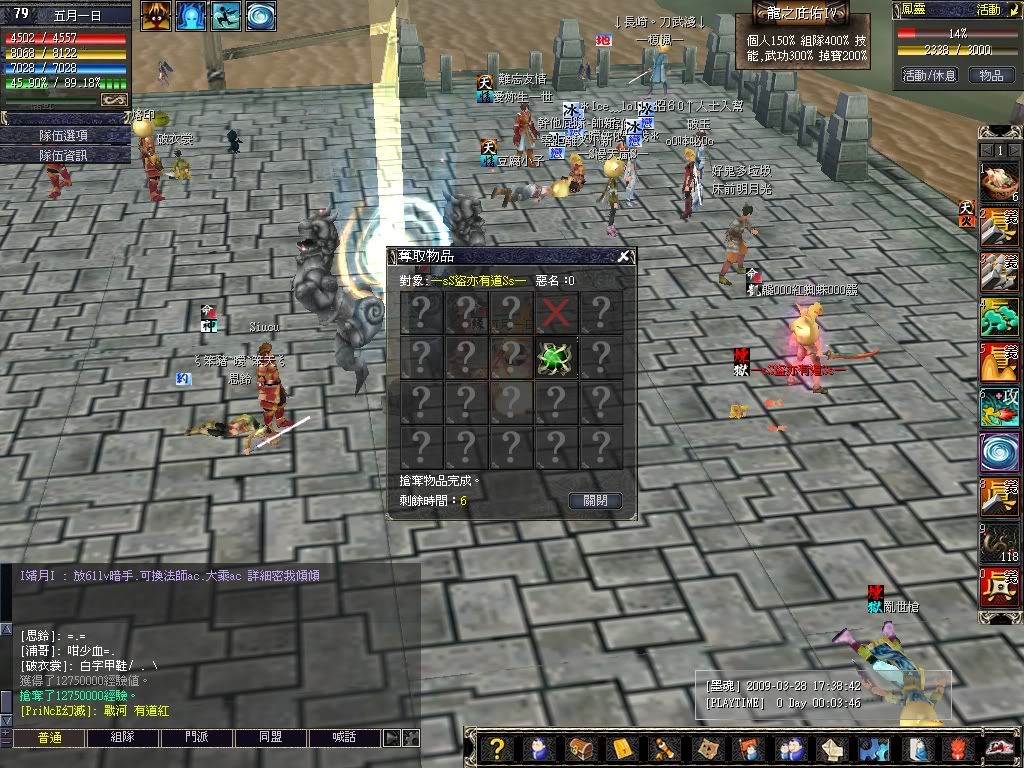Take the green orb item from the loot grid
The image size is (1024, 768).
point(556,356)
